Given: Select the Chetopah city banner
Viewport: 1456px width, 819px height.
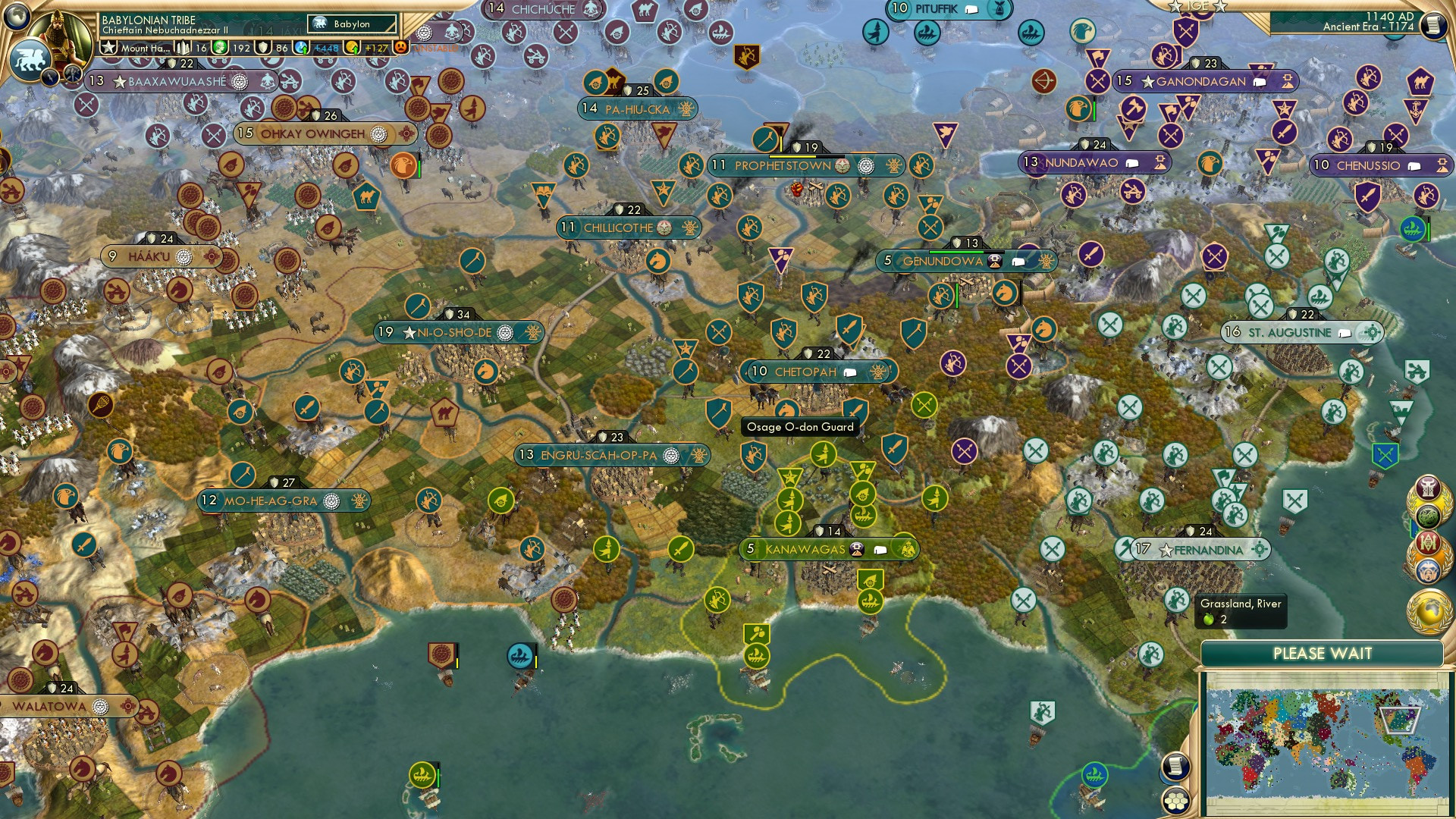Looking at the screenshot, I should [806, 372].
